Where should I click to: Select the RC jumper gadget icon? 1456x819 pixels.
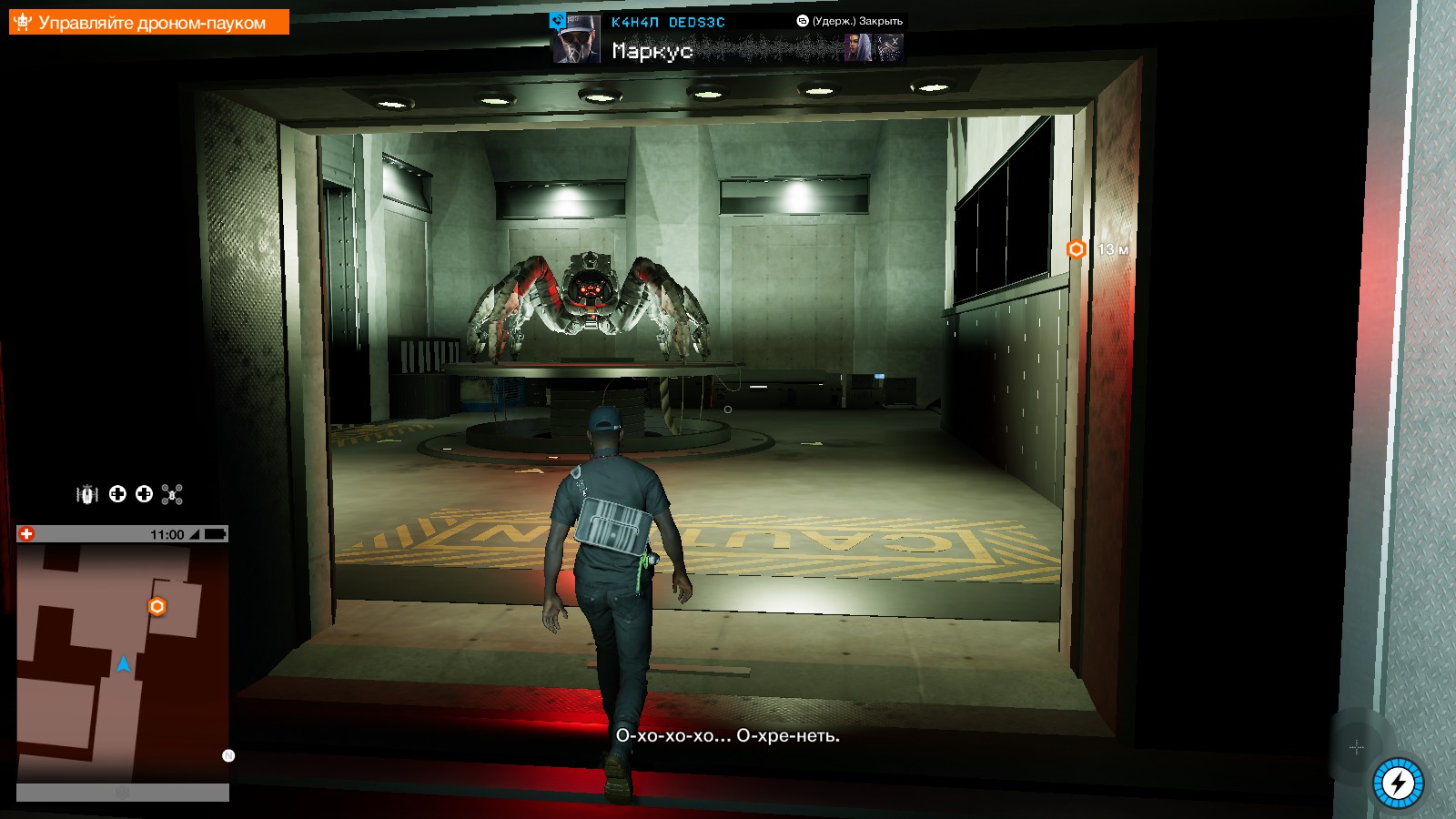(87, 494)
